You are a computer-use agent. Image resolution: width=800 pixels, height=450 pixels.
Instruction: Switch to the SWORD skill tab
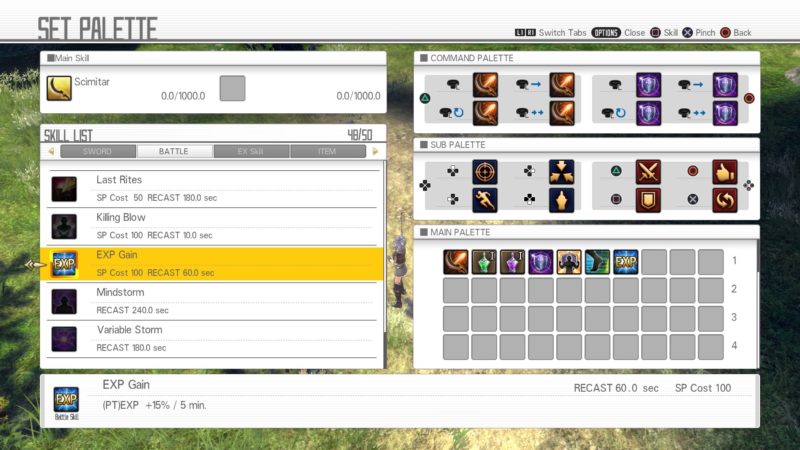[97, 152]
